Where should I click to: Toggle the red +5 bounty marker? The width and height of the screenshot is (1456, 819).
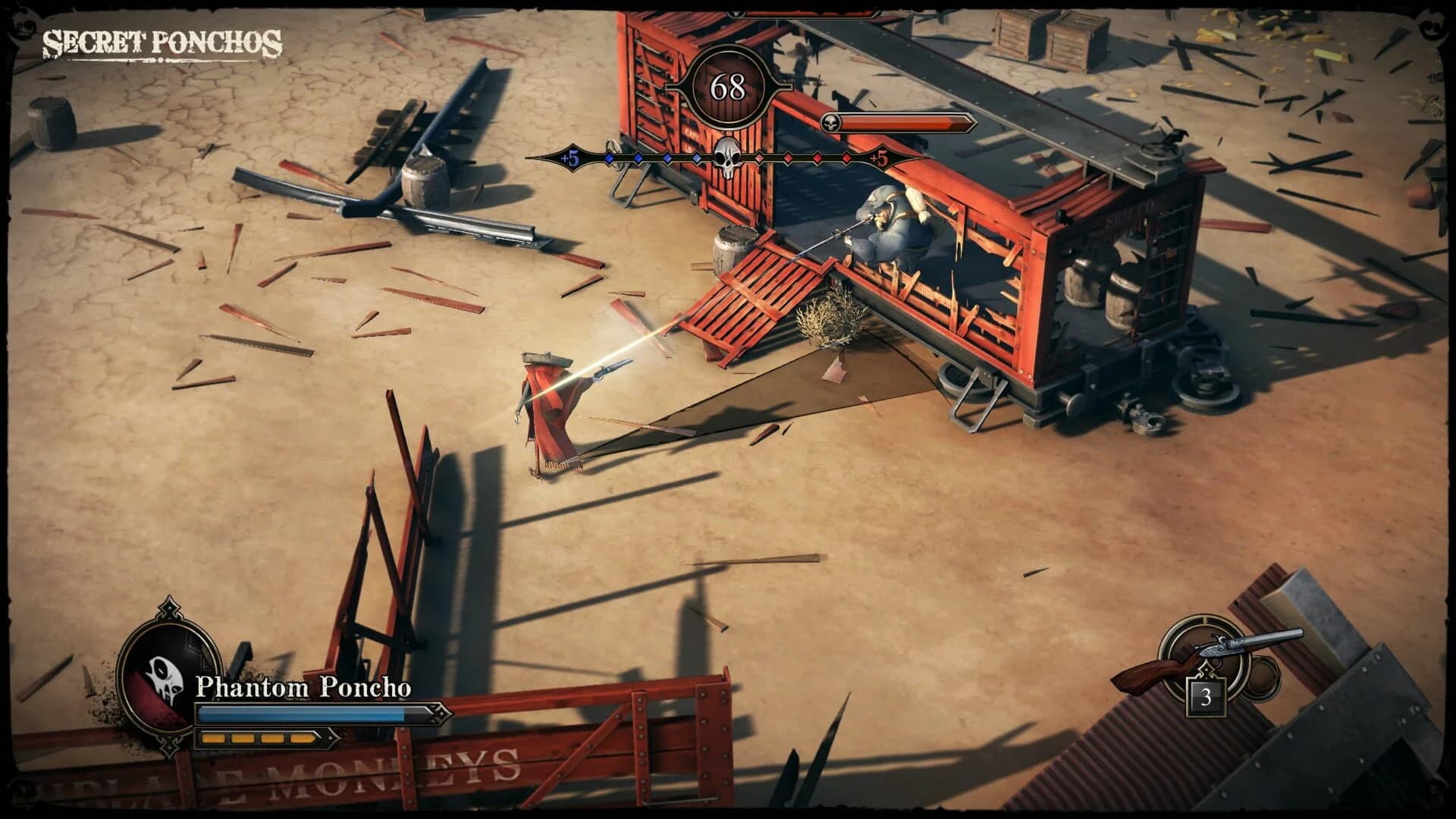878,159
